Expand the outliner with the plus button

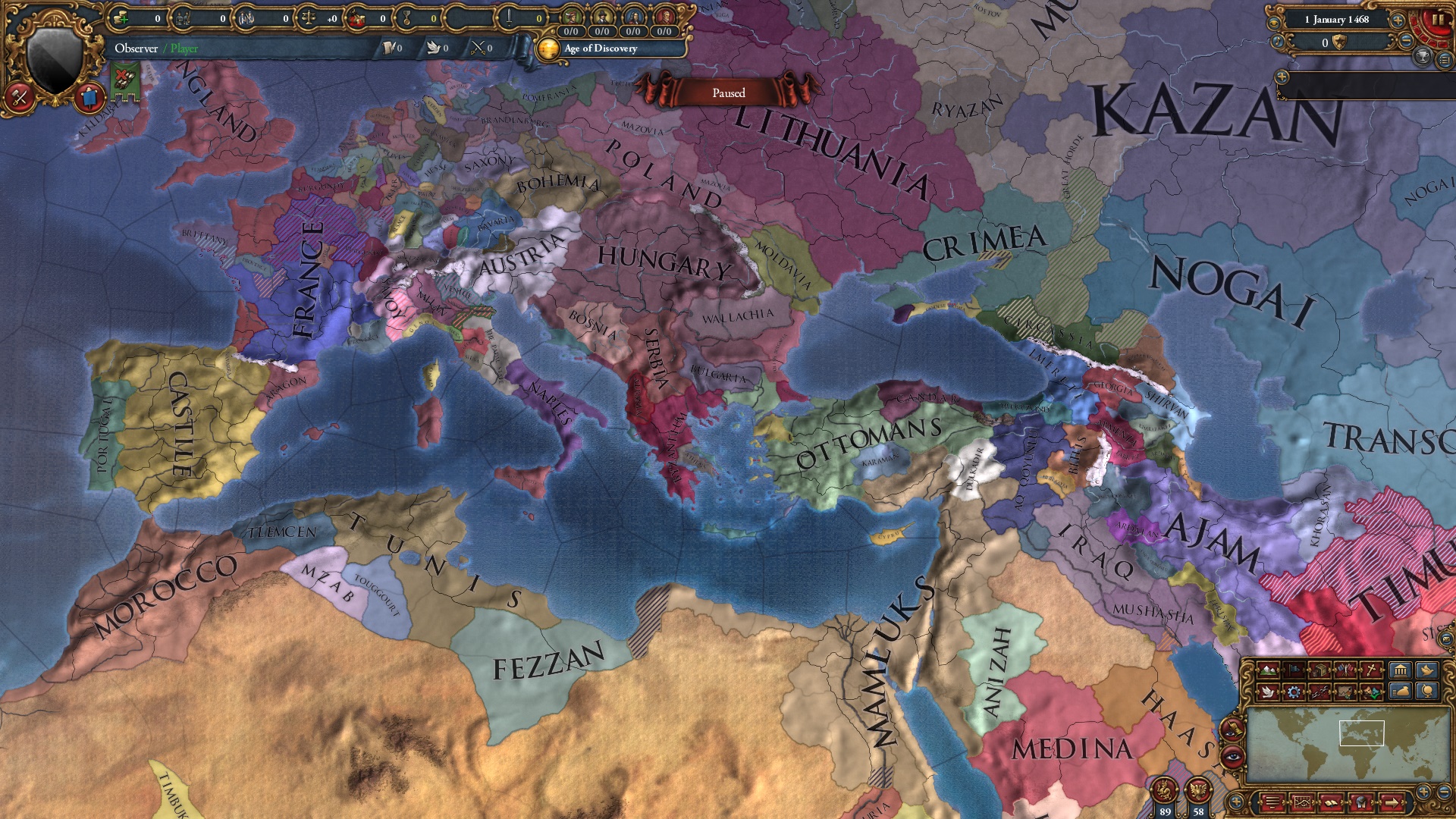[1282, 77]
